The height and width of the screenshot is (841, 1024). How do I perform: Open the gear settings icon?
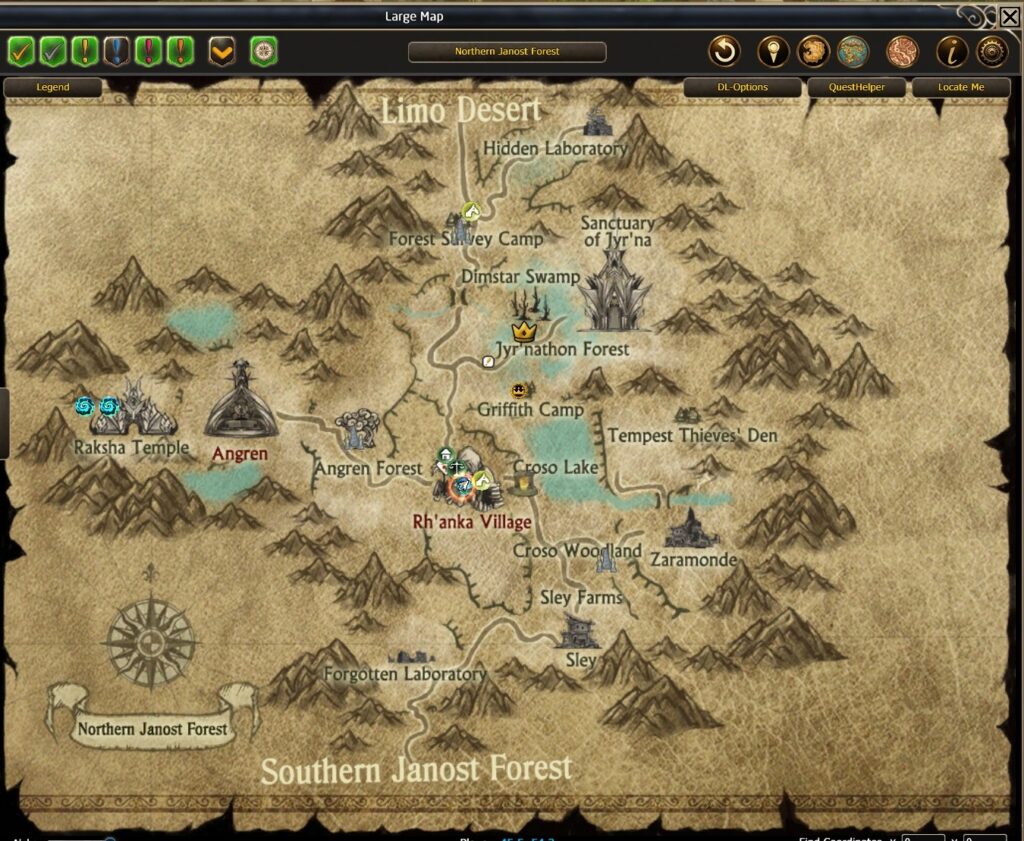click(x=992, y=51)
